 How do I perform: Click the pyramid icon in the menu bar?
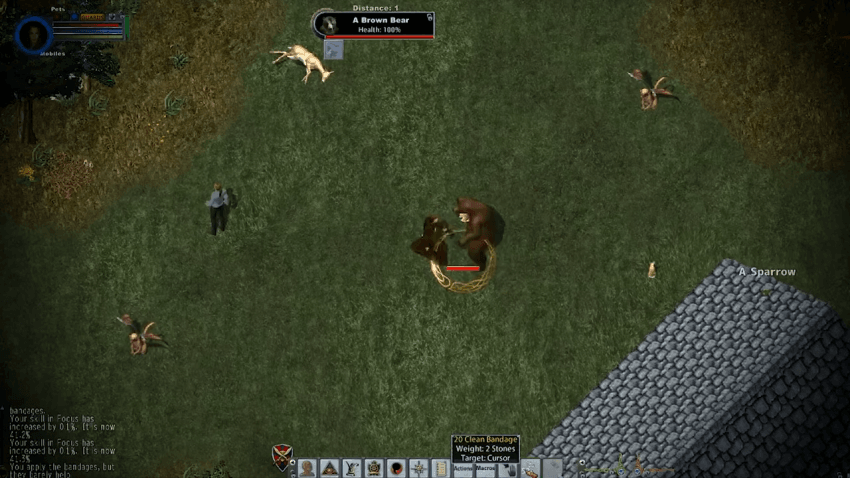(x=329, y=468)
